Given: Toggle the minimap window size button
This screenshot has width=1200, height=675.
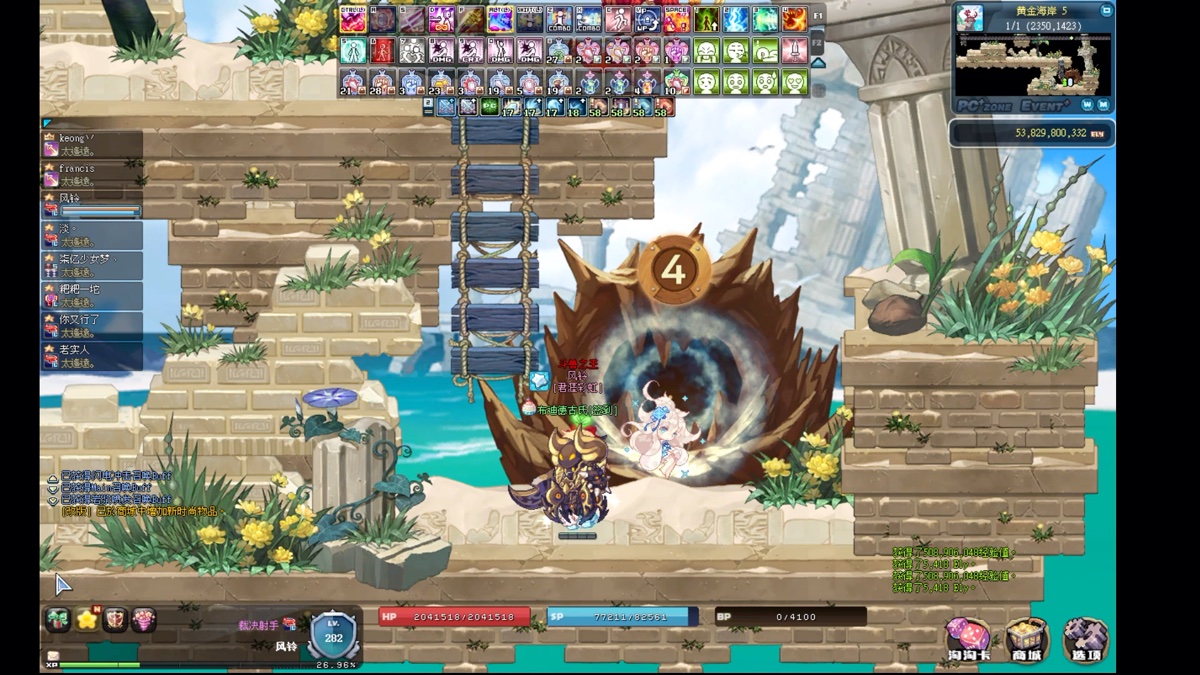Looking at the screenshot, I should tap(1106, 11).
